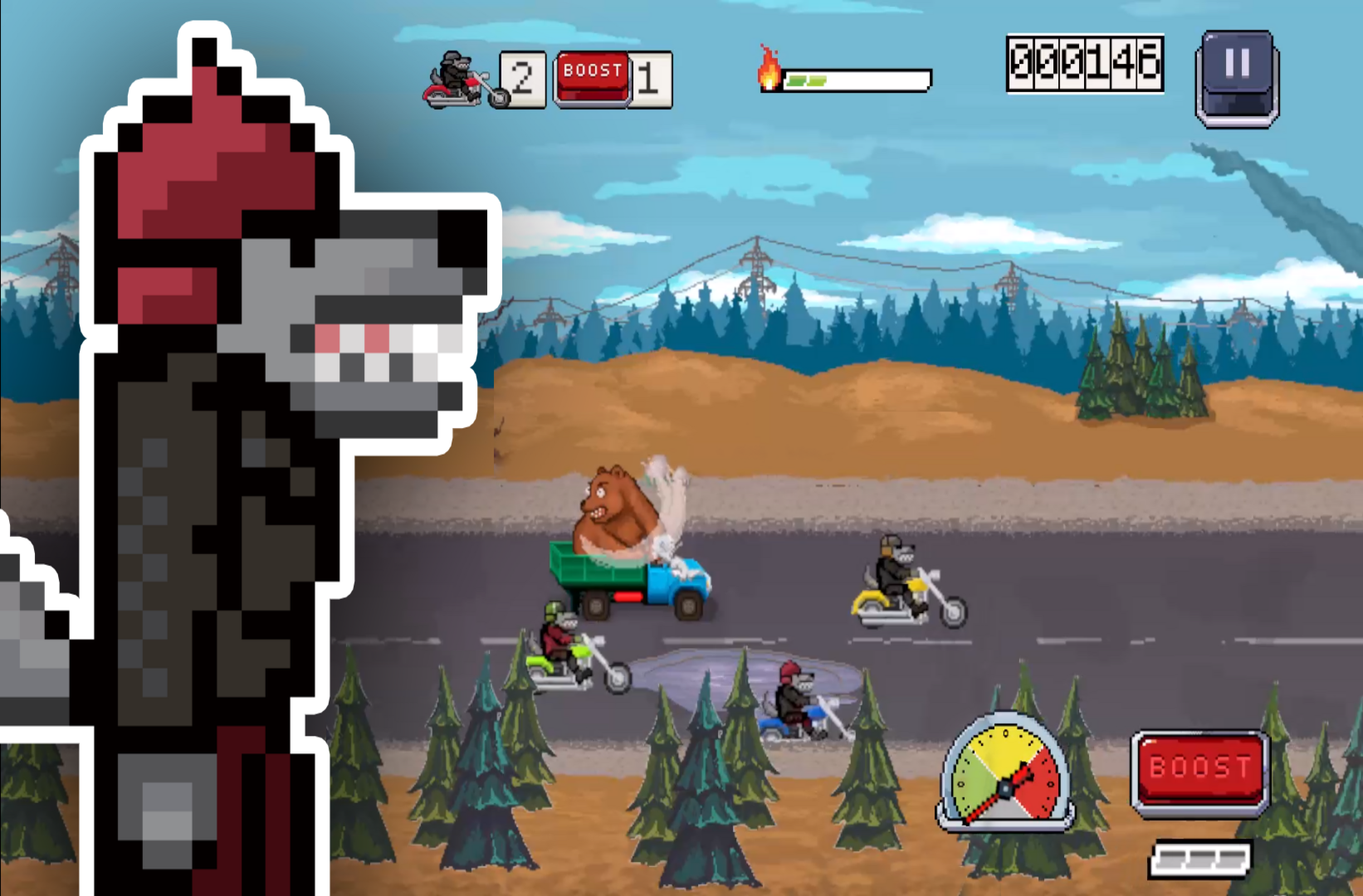The image size is (1363, 896).
Task: Click the motorcycle icon next to the counter
Action: 454,79
